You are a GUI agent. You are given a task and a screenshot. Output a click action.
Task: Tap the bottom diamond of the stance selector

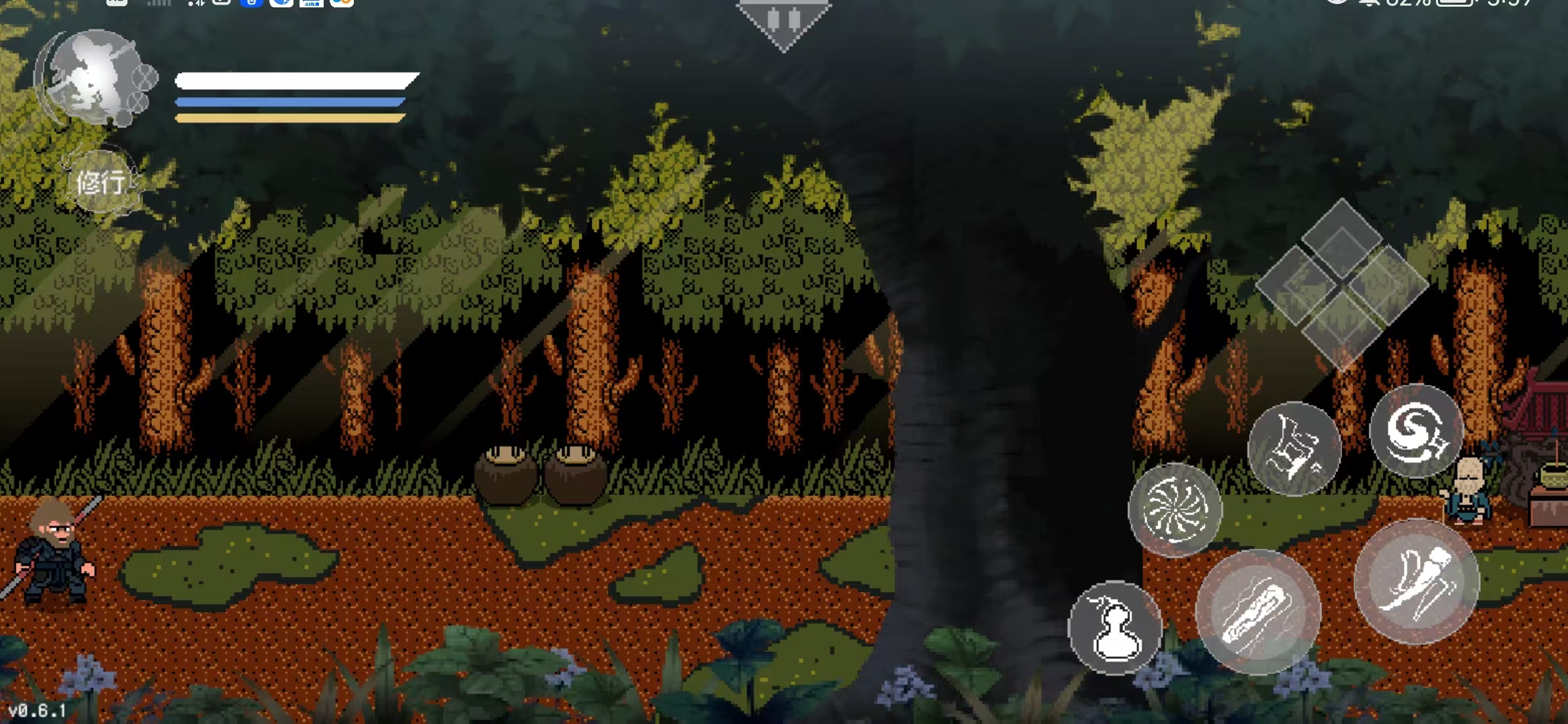[x=1342, y=331]
